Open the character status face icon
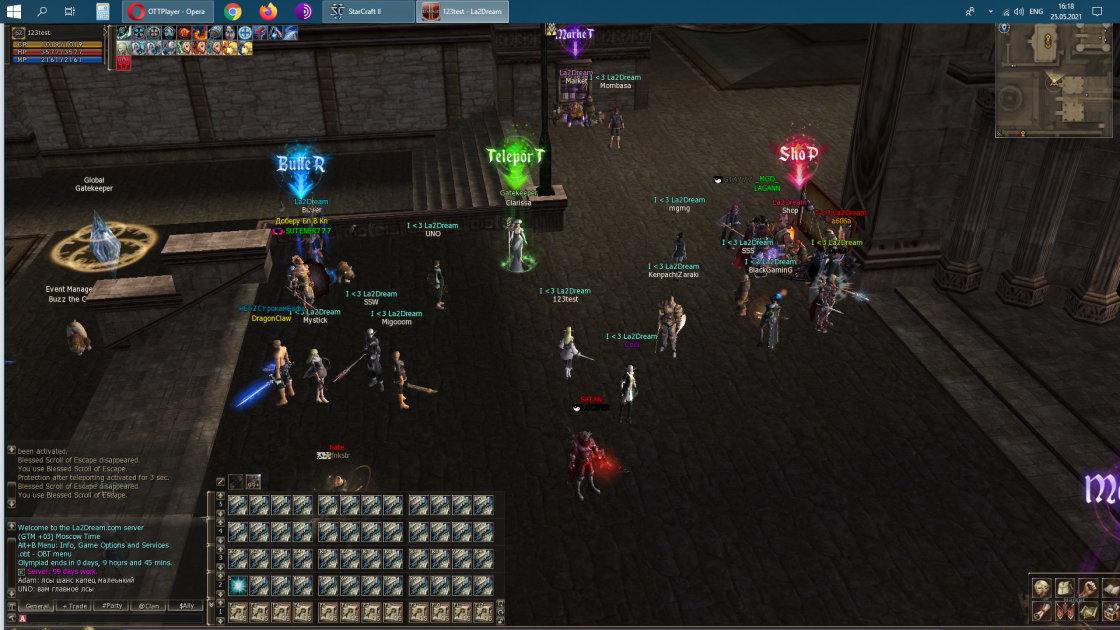The image size is (1120, 630). click(x=1042, y=588)
